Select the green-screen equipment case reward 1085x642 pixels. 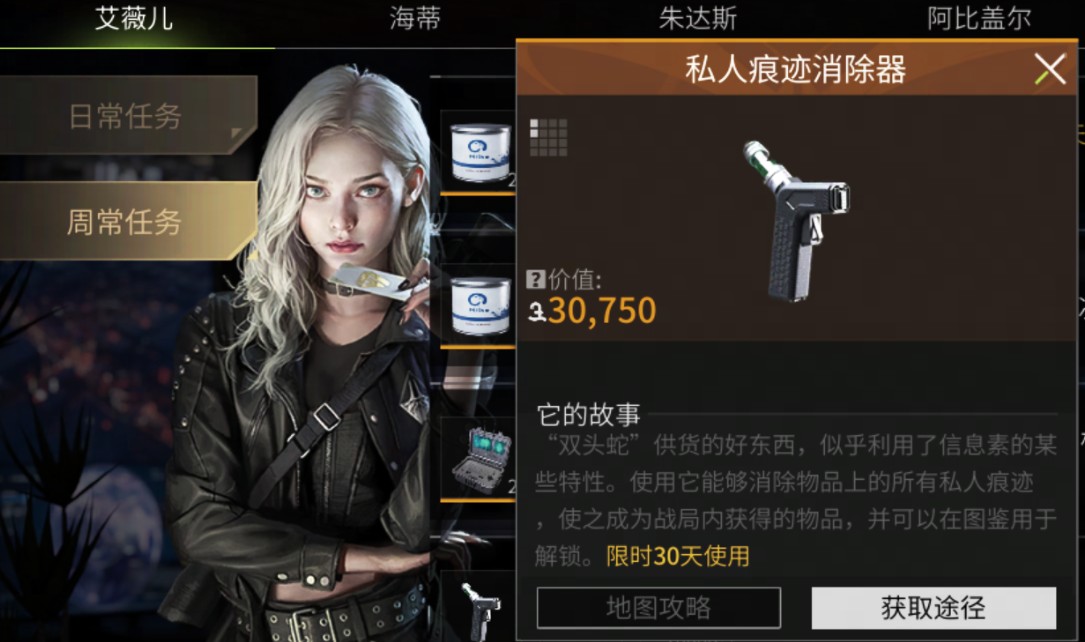pos(477,460)
